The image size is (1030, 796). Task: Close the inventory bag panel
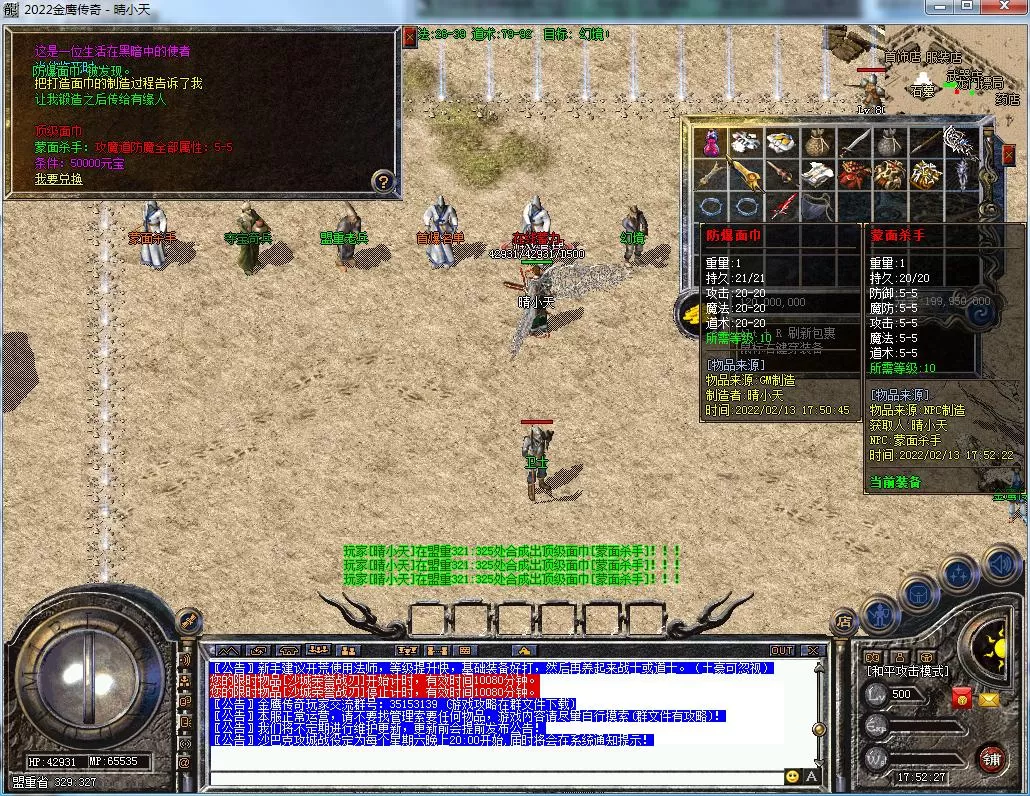click(x=1008, y=155)
